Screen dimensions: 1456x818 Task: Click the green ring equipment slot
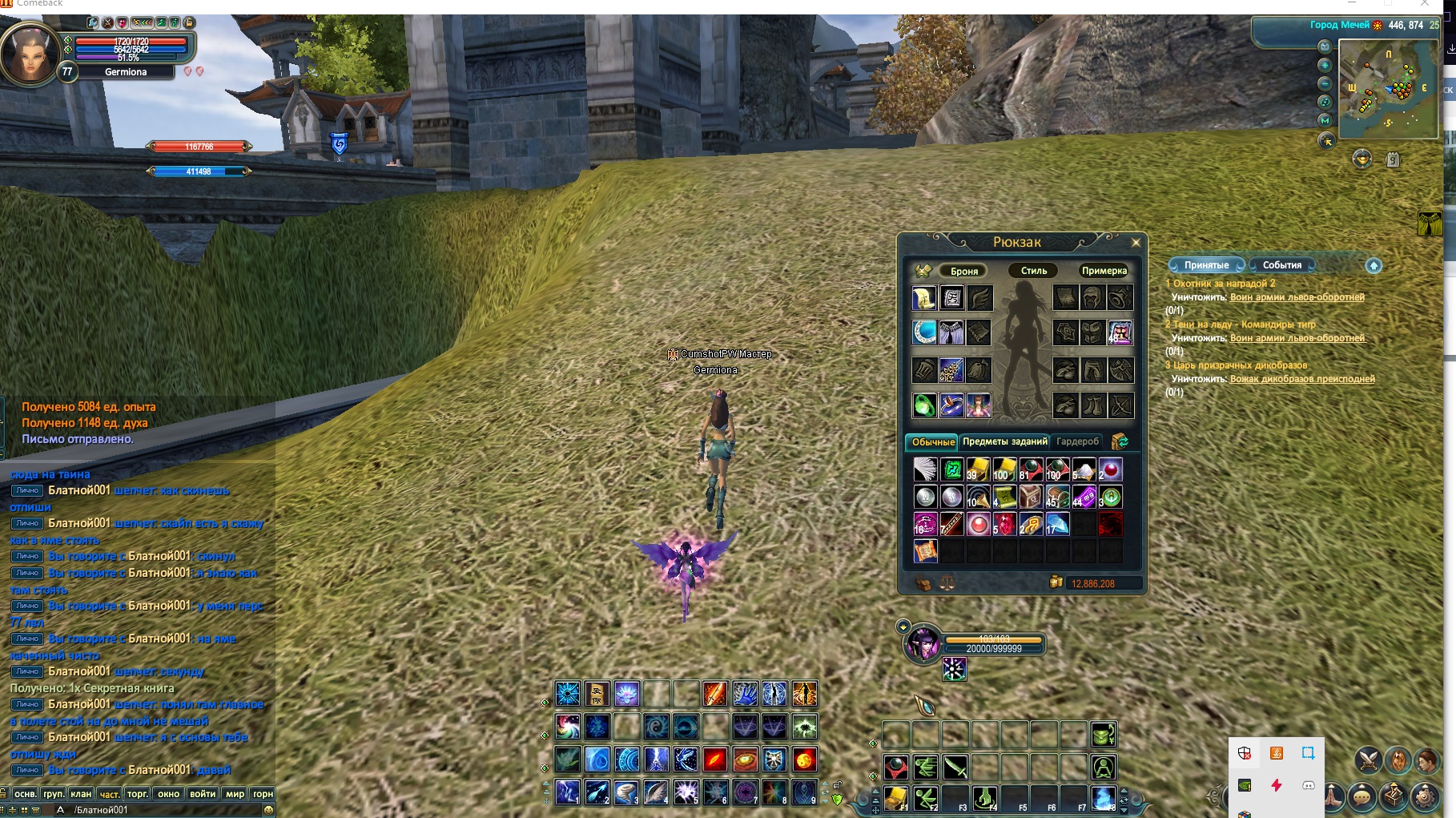924,405
